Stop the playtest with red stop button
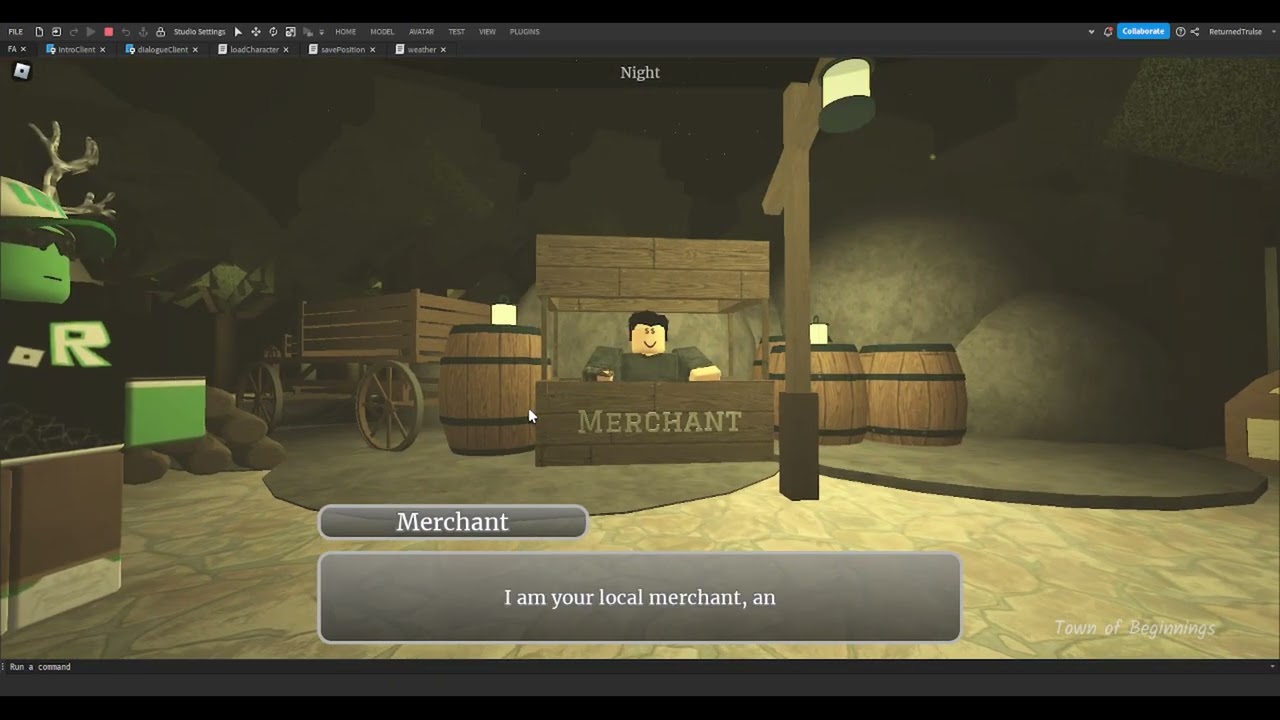Image resolution: width=1280 pixels, height=720 pixels. tap(108, 32)
